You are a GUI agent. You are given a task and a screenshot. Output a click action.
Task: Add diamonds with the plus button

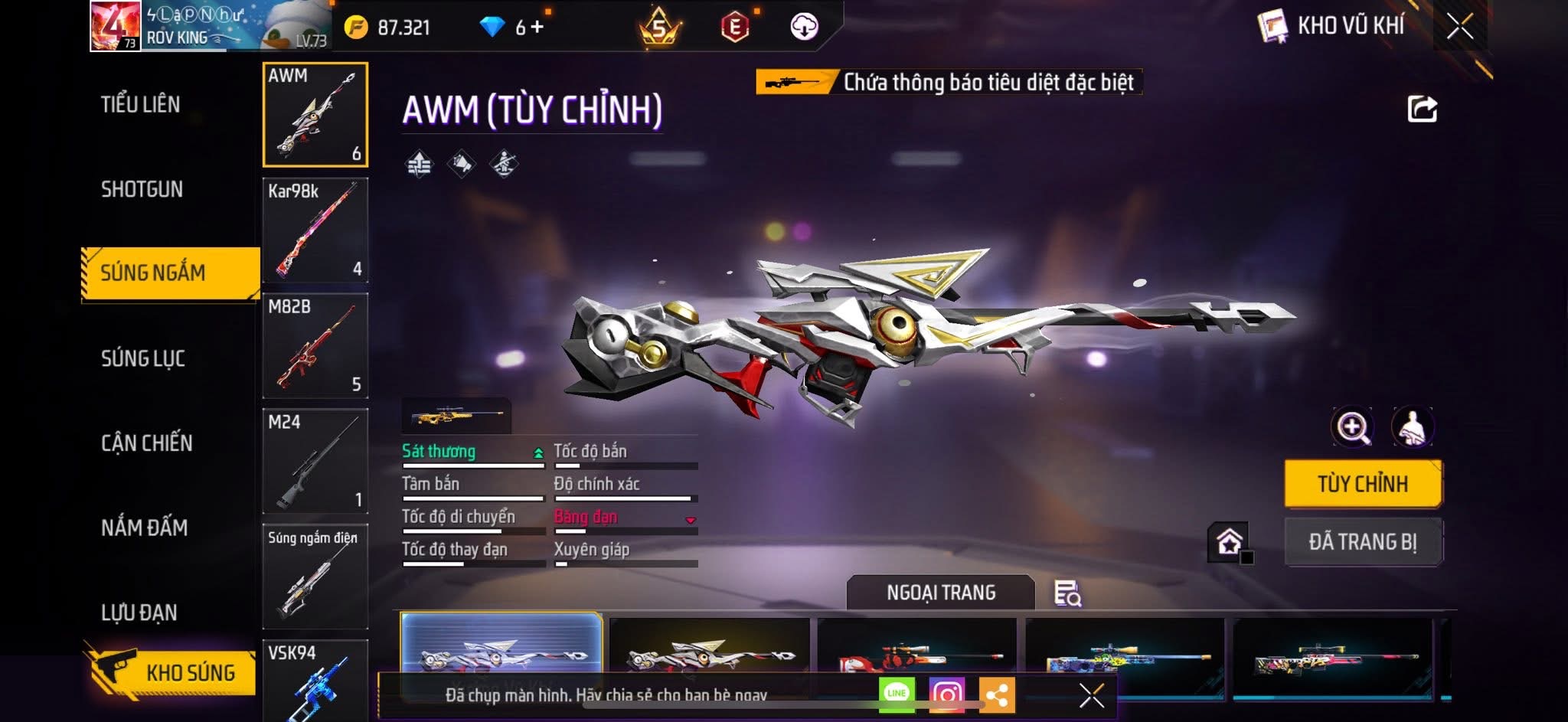pyautogui.click(x=537, y=28)
